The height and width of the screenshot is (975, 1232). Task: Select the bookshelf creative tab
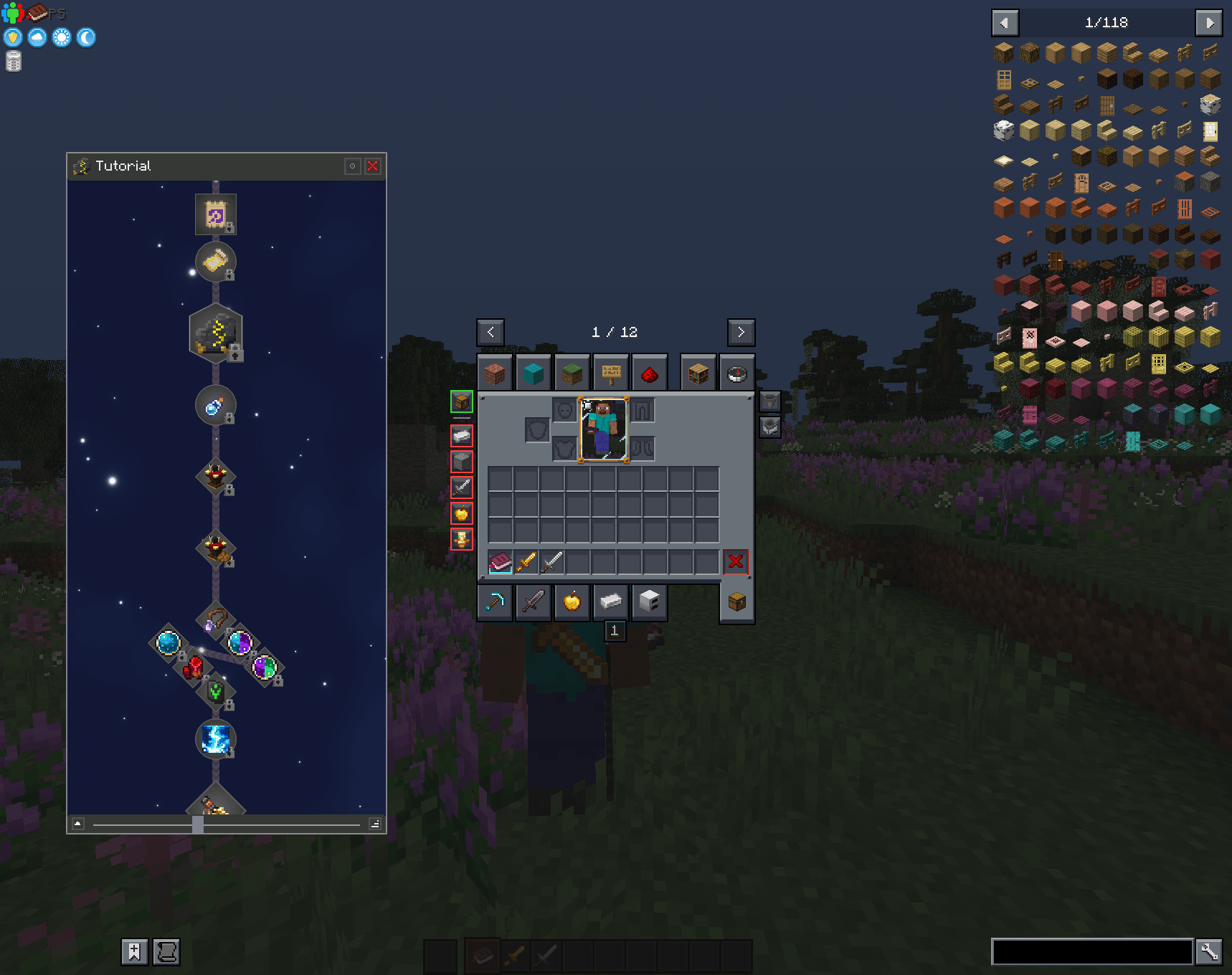(698, 373)
